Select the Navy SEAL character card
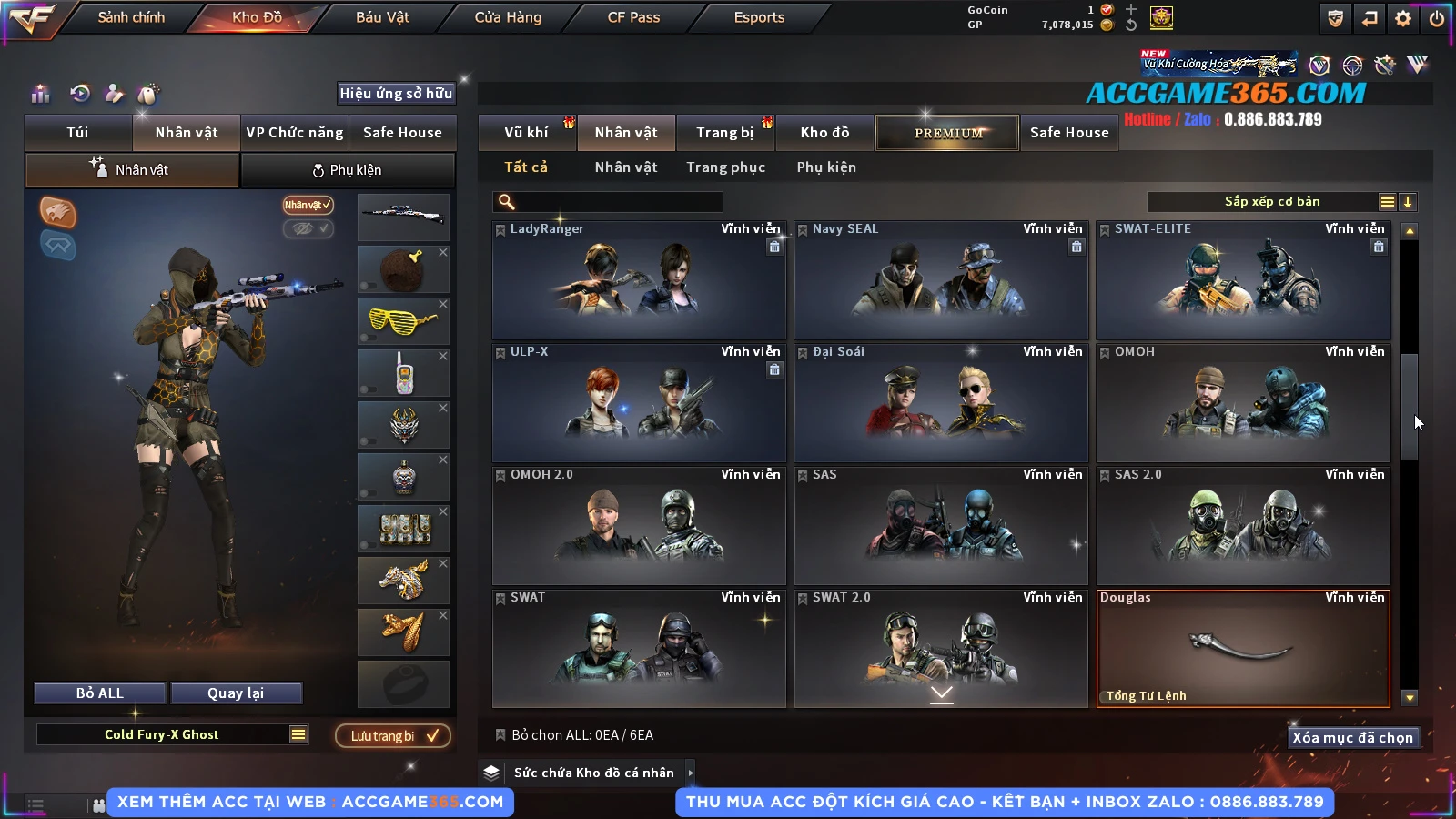 [940, 280]
